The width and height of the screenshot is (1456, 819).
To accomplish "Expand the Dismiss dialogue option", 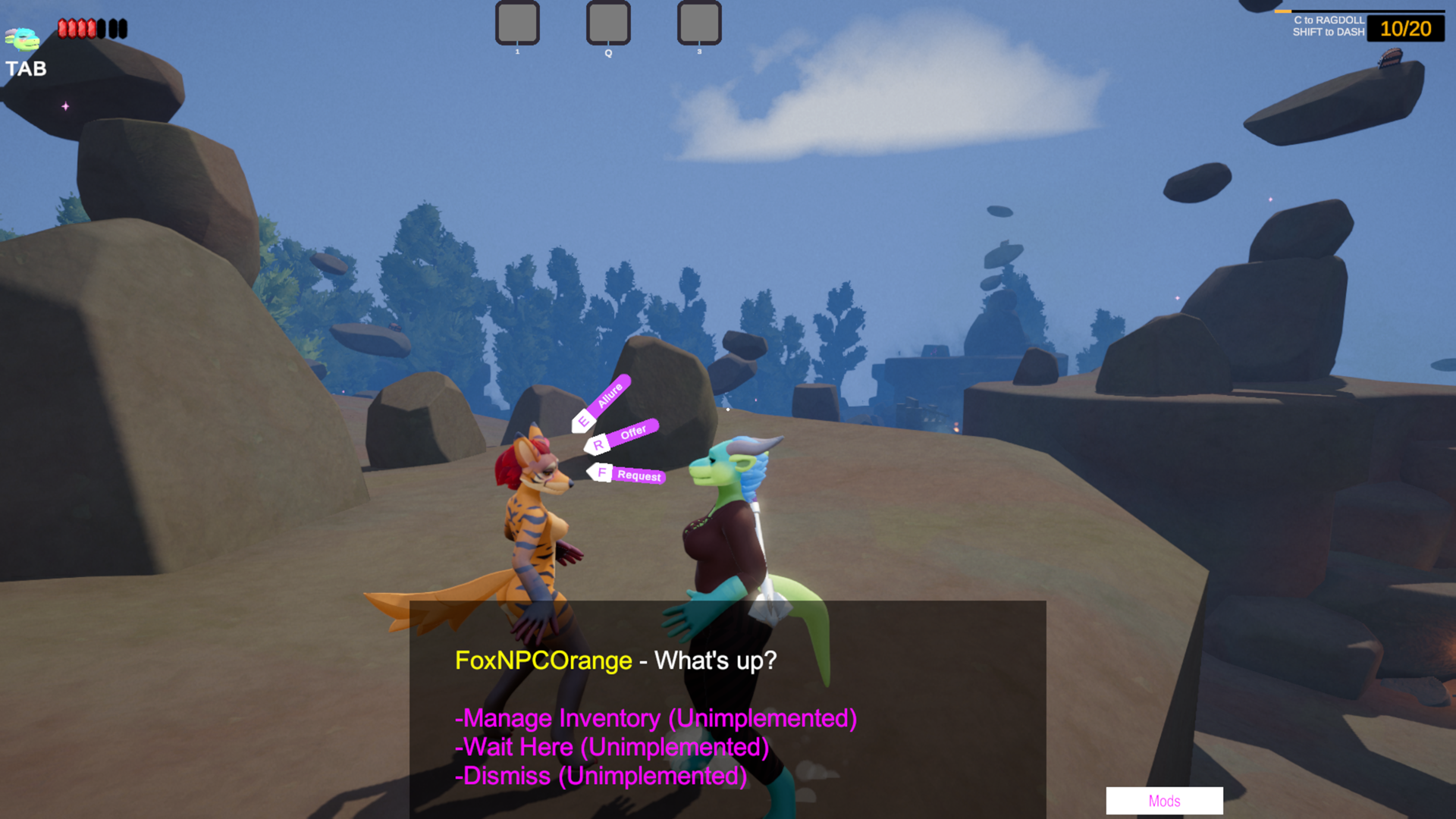I will pos(601,776).
